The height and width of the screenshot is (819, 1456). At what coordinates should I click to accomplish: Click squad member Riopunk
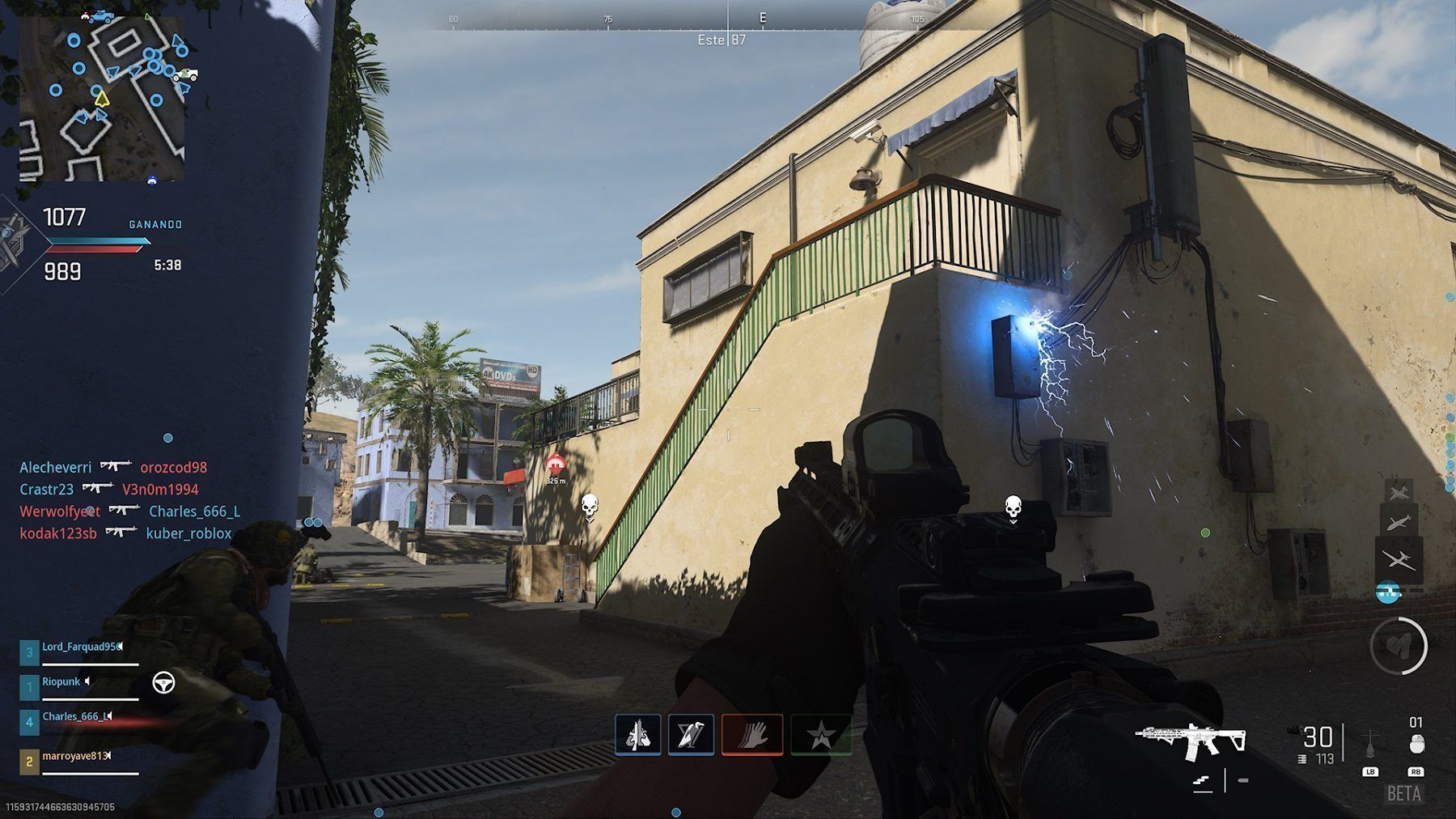coord(61,682)
